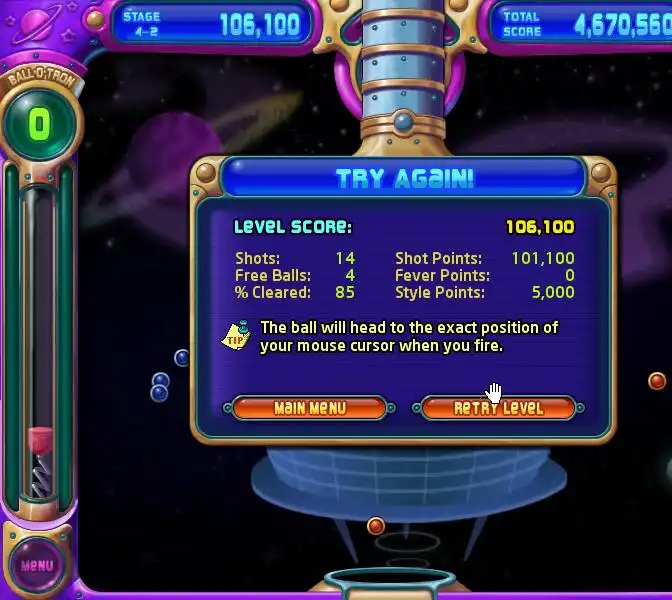Open the purple Menu button

(x=37, y=565)
